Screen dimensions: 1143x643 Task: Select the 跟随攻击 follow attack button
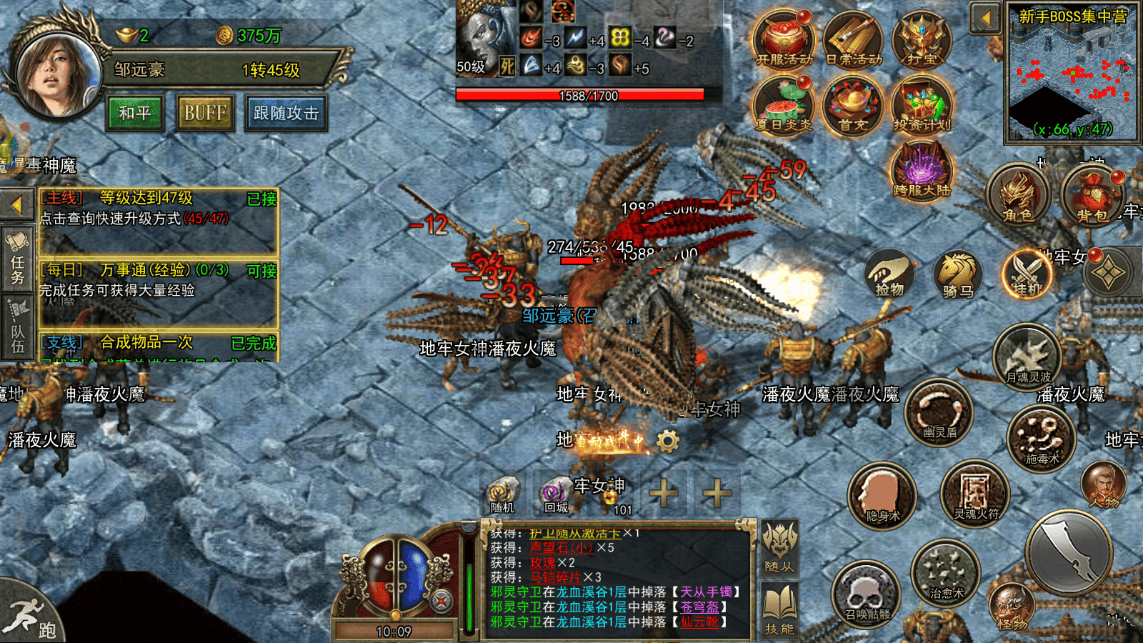(x=286, y=113)
